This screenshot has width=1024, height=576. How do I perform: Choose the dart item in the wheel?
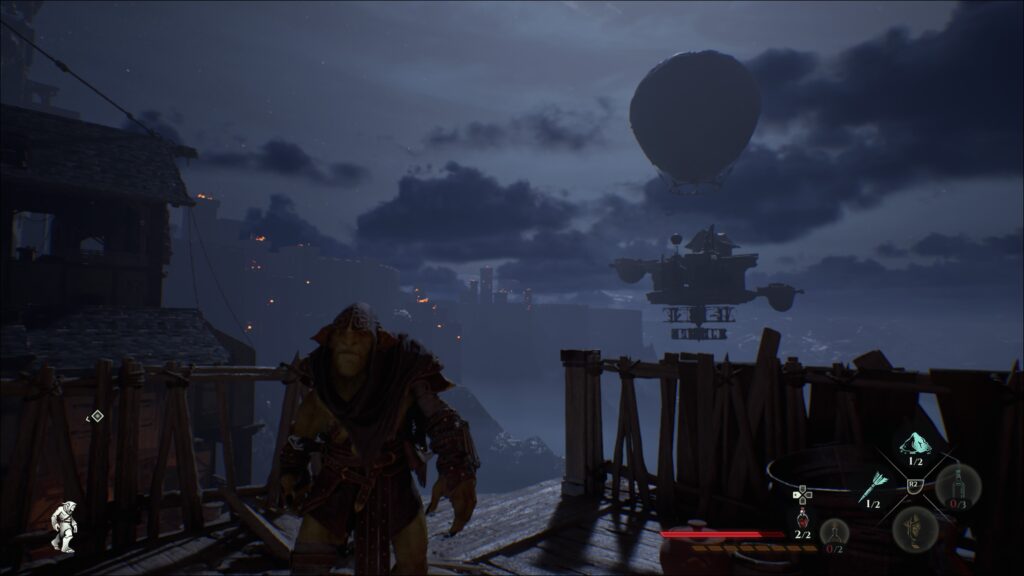(871, 486)
